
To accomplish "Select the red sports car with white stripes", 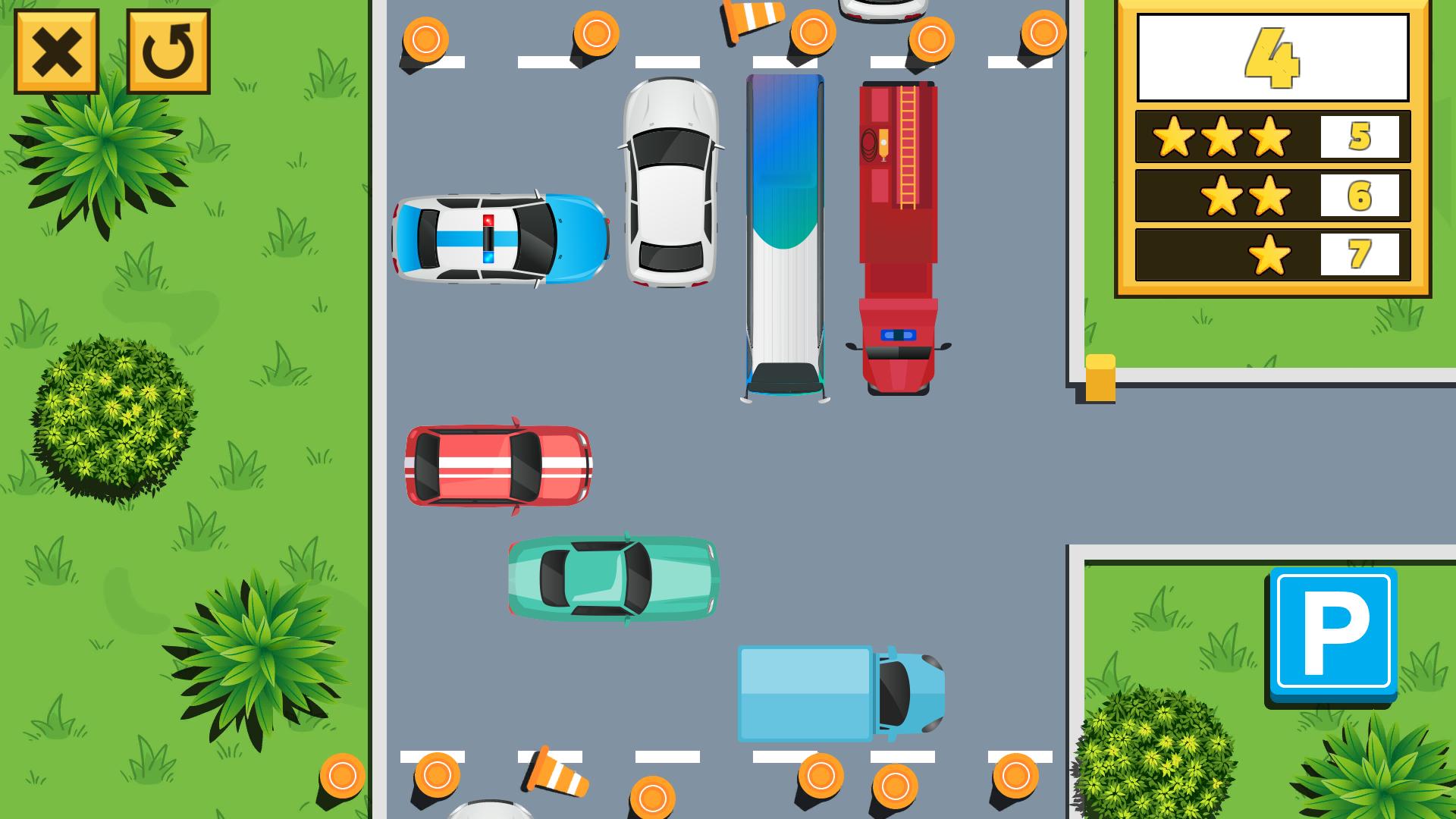I will tap(497, 466).
